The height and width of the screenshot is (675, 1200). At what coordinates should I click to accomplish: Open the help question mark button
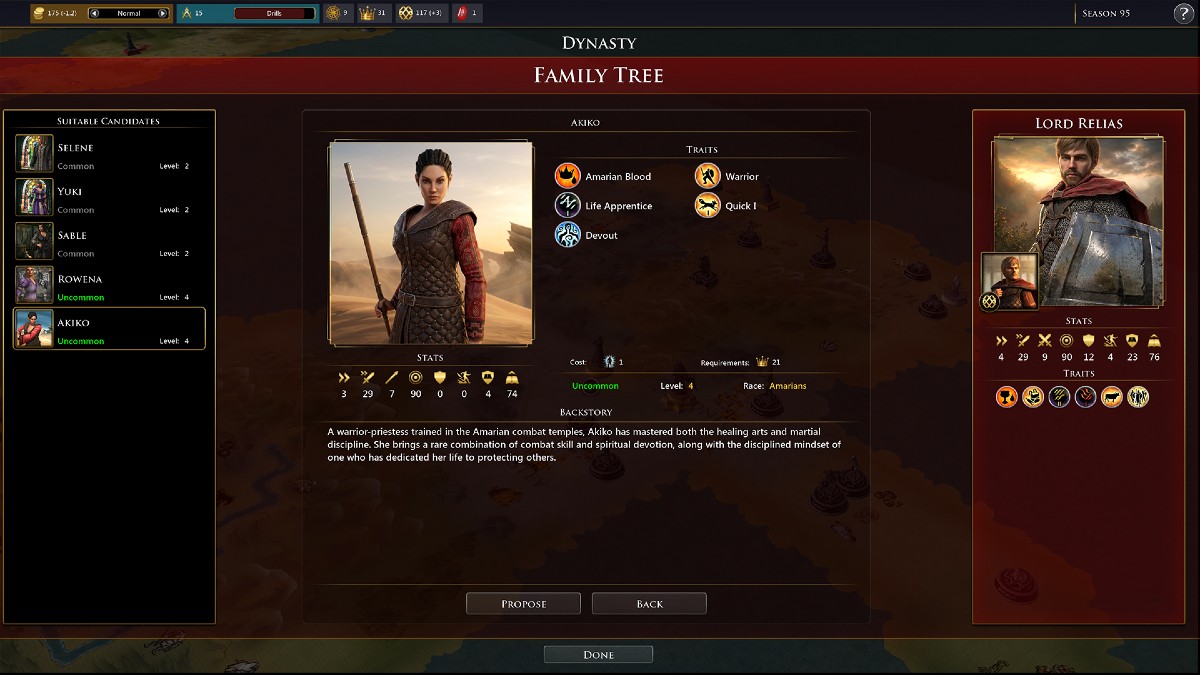coord(1182,13)
